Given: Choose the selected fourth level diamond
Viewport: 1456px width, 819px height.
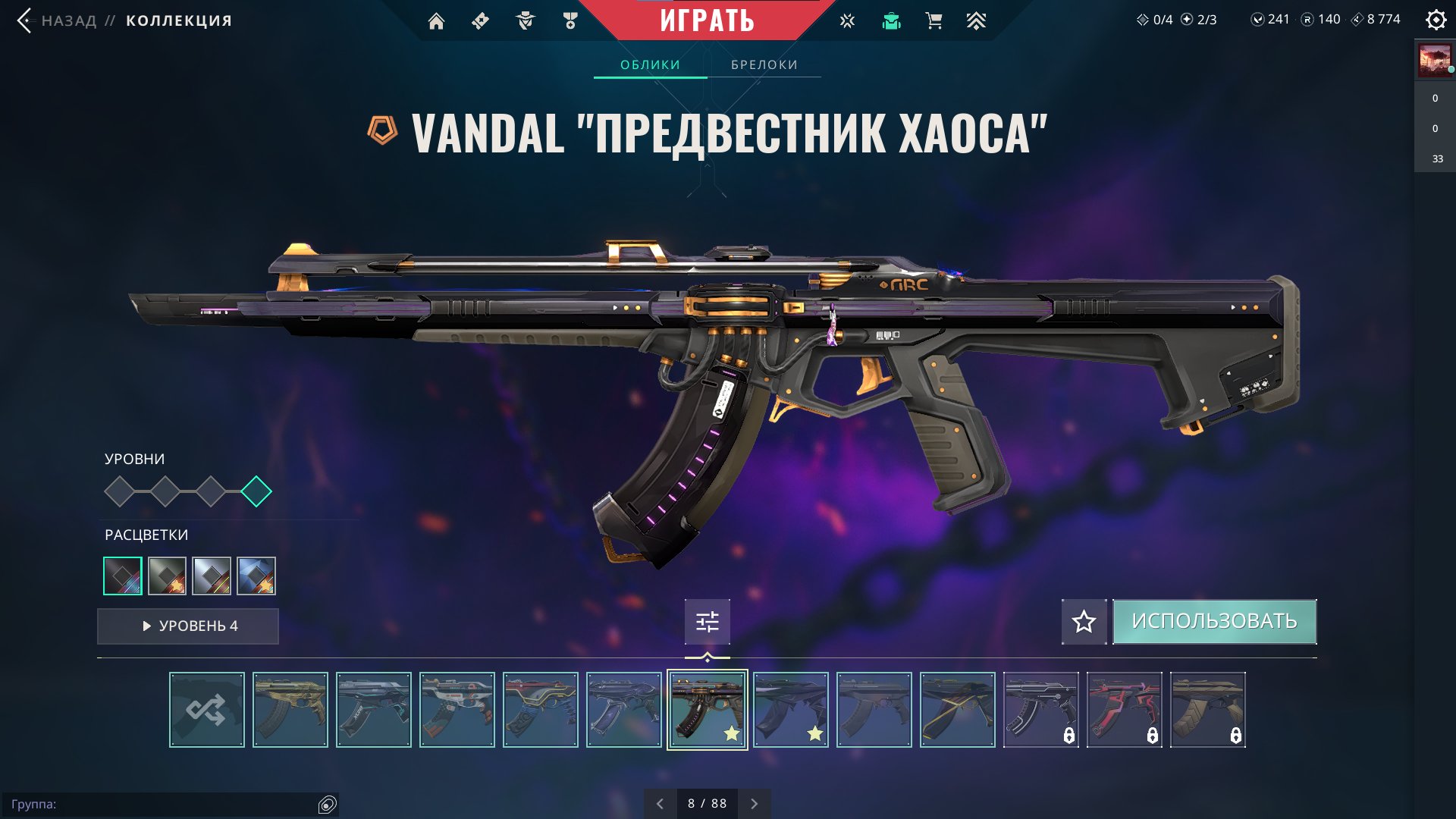Looking at the screenshot, I should pyautogui.click(x=256, y=491).
